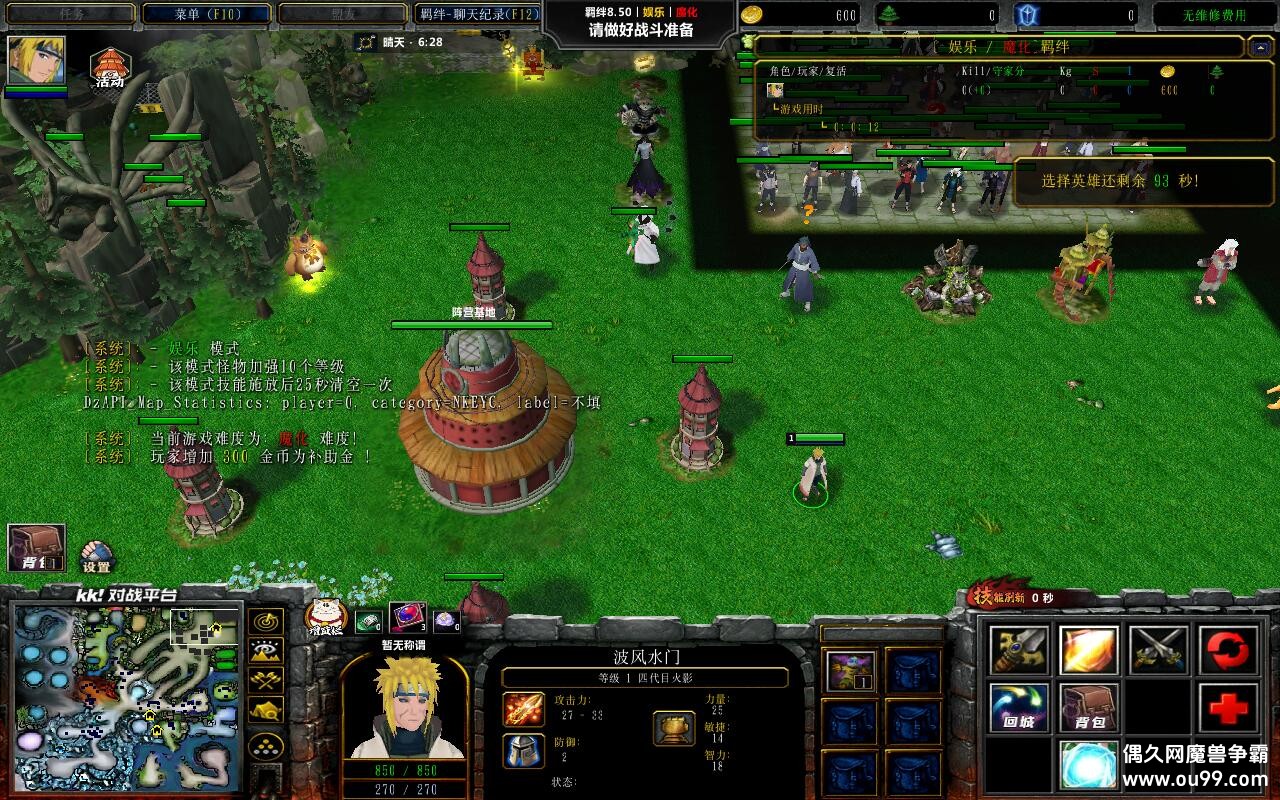This screenshot has width=1280, height=800.
Task: Click the red circular arrows command icon
Action: pos(1227,651)
